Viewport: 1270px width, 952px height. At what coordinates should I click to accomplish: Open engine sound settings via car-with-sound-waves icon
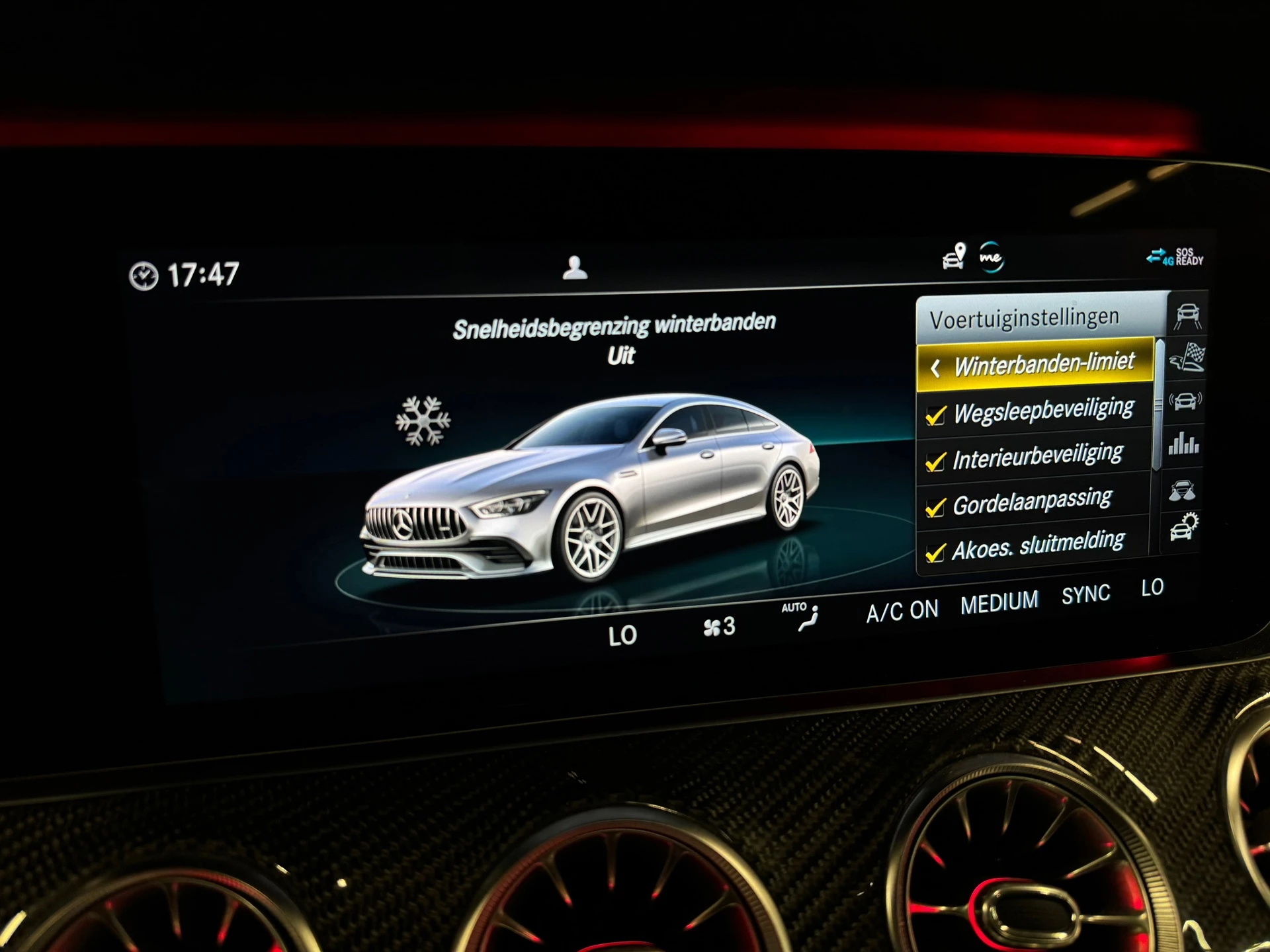click(1185, 401)
